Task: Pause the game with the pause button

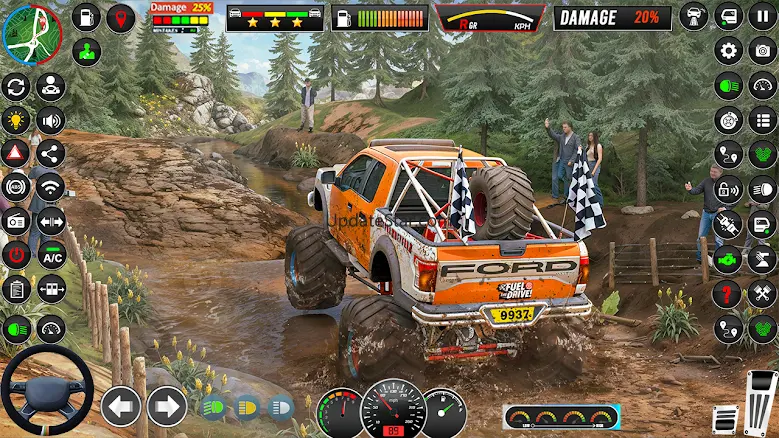Action: click(x=763, y=16)
